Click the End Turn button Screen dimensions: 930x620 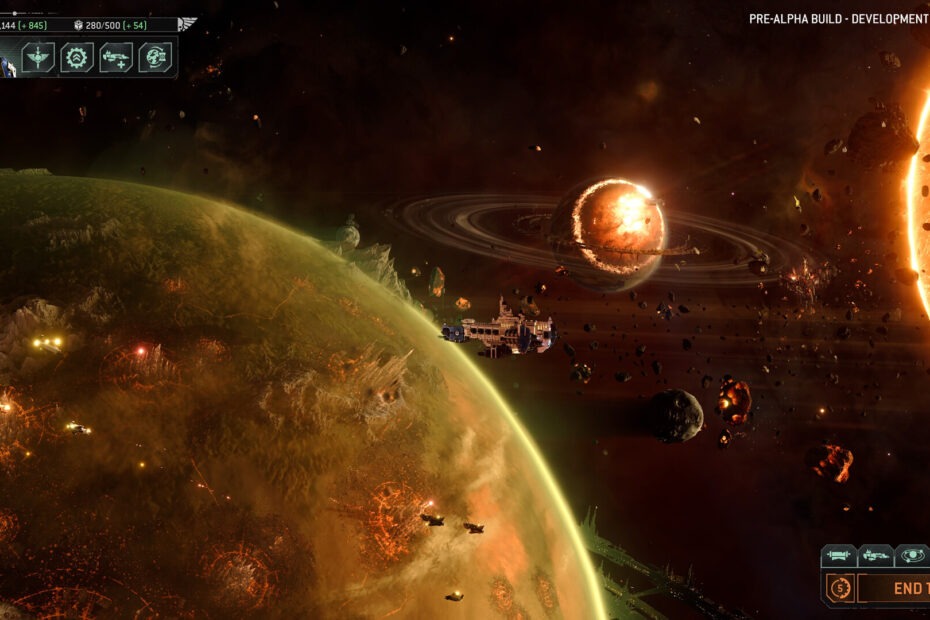pyautogui.click(x=905, y=589)
